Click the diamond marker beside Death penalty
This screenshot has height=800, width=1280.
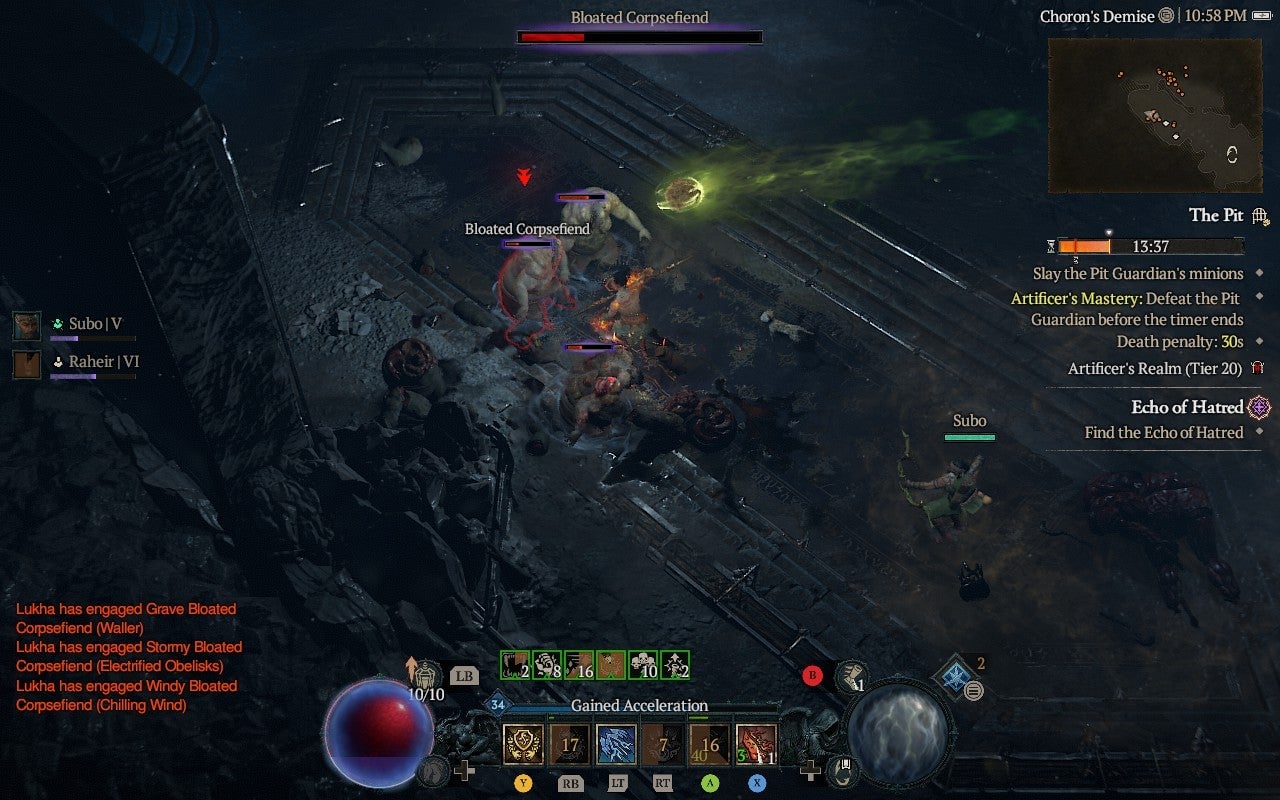(x=1258, y=341)
